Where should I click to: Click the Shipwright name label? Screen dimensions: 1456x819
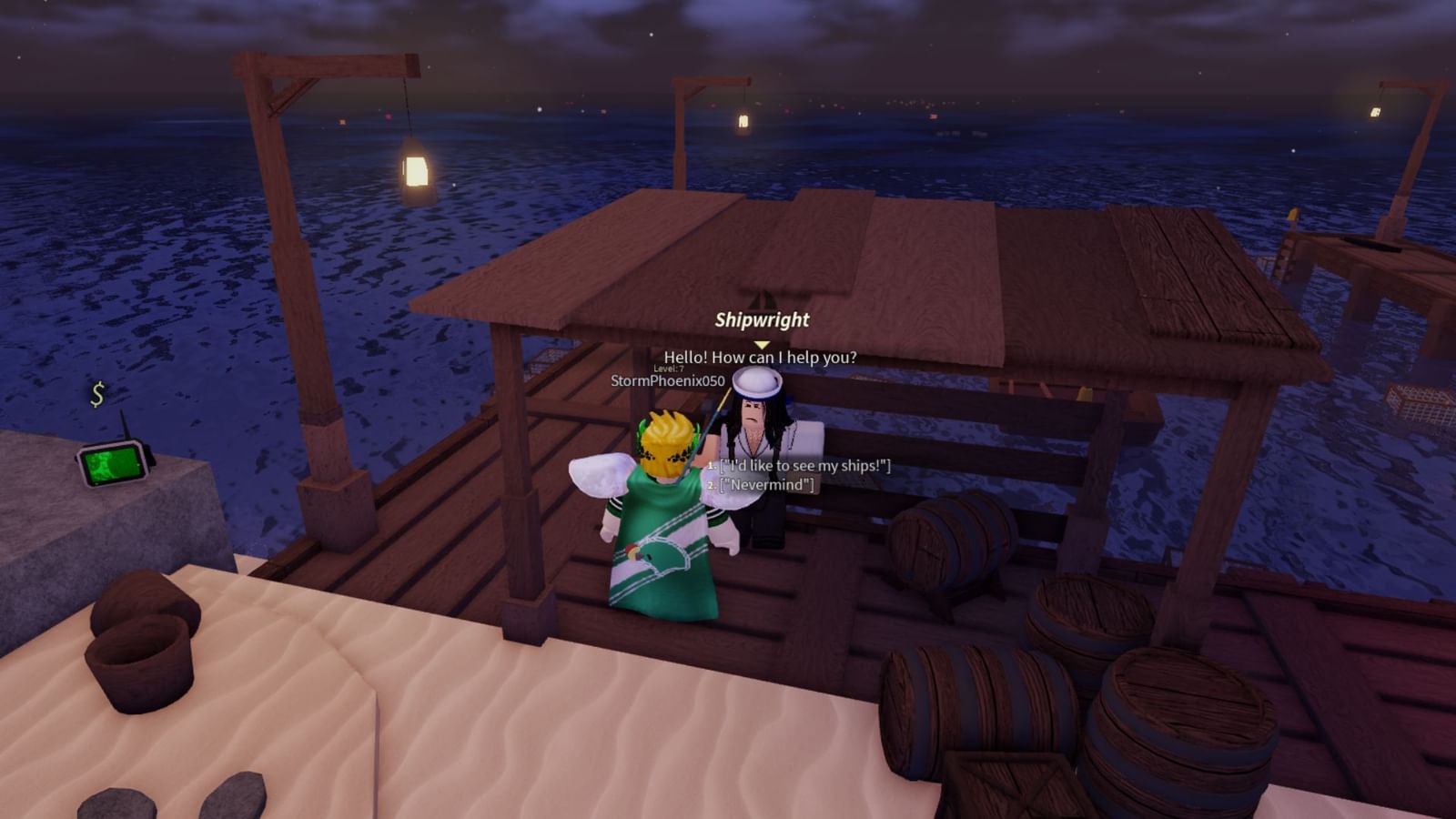[761, 319]
